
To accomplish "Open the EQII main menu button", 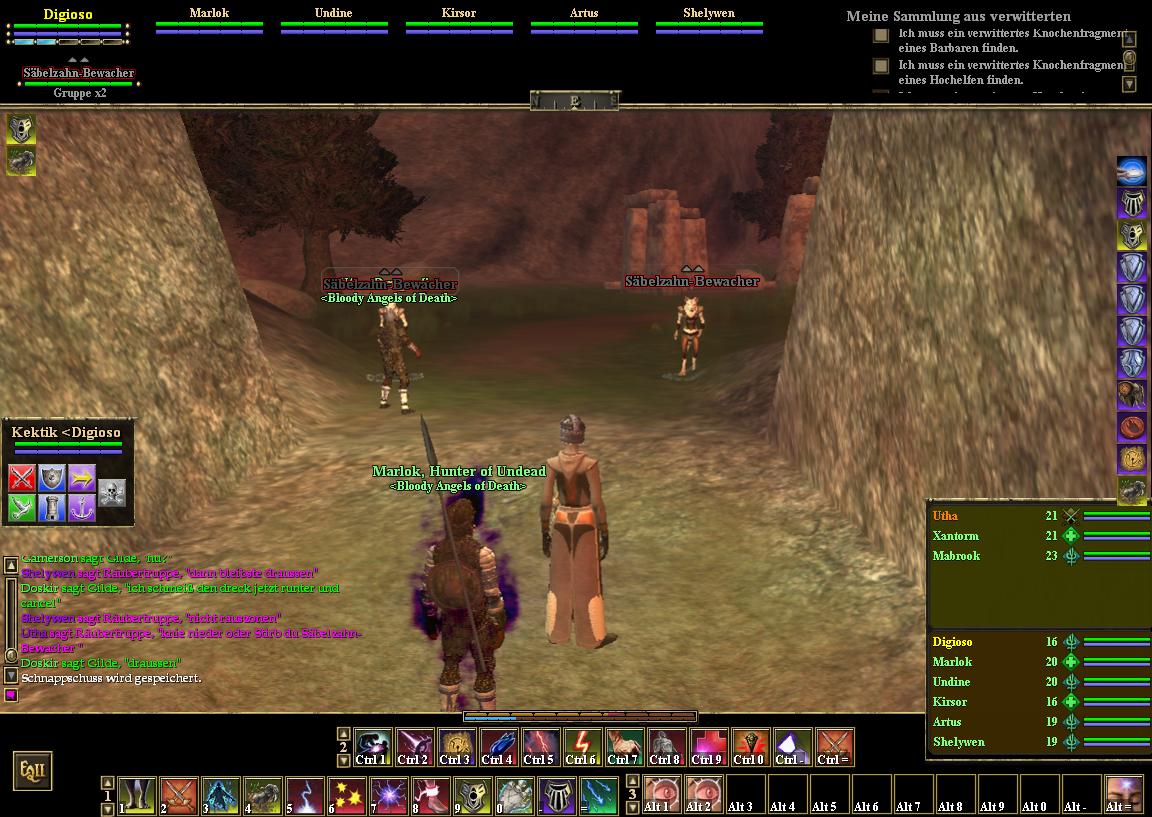I will point(31,771).
